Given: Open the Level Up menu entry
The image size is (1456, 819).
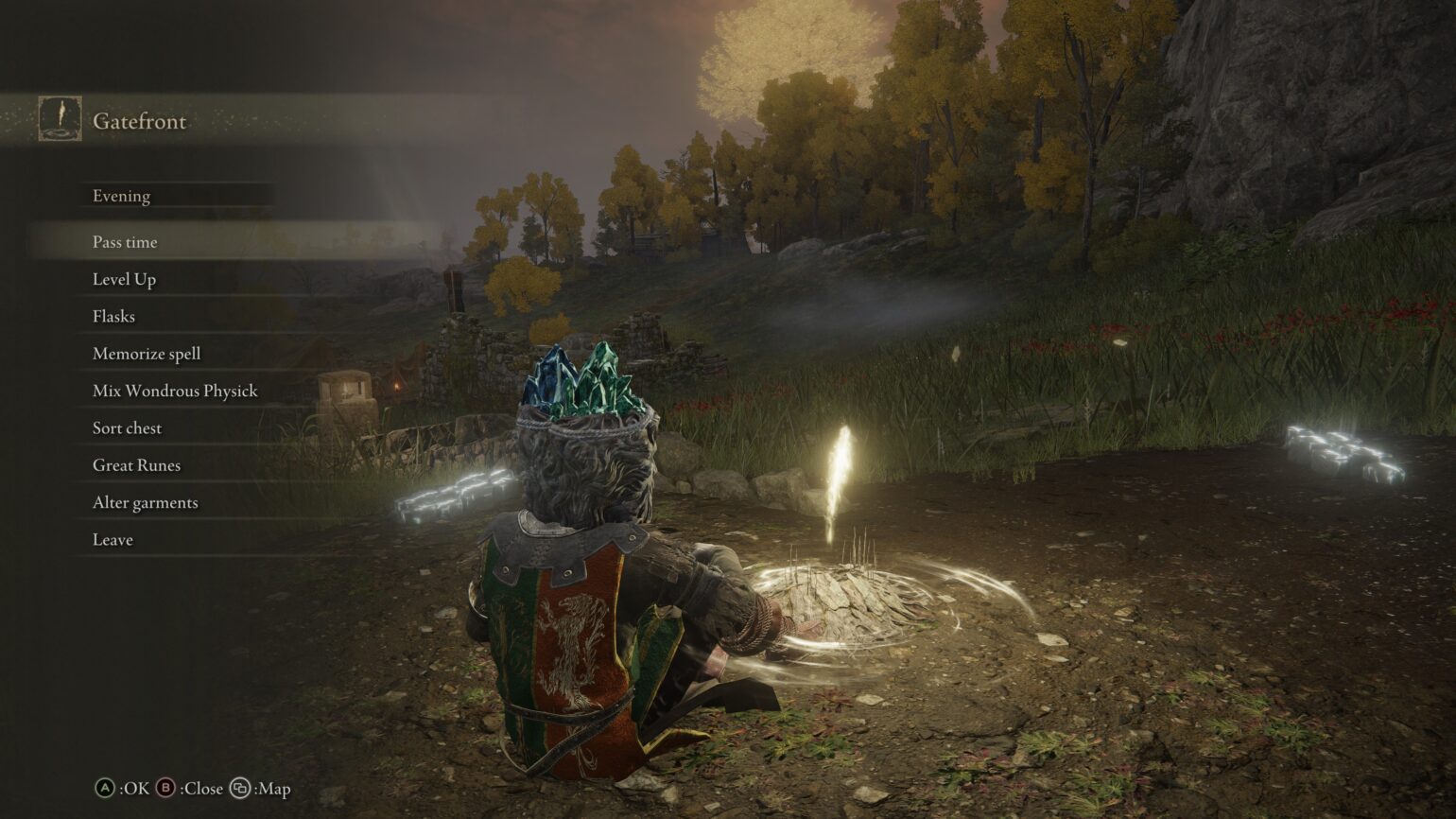Looking at the screenshot, I should (x=125, y=279).
